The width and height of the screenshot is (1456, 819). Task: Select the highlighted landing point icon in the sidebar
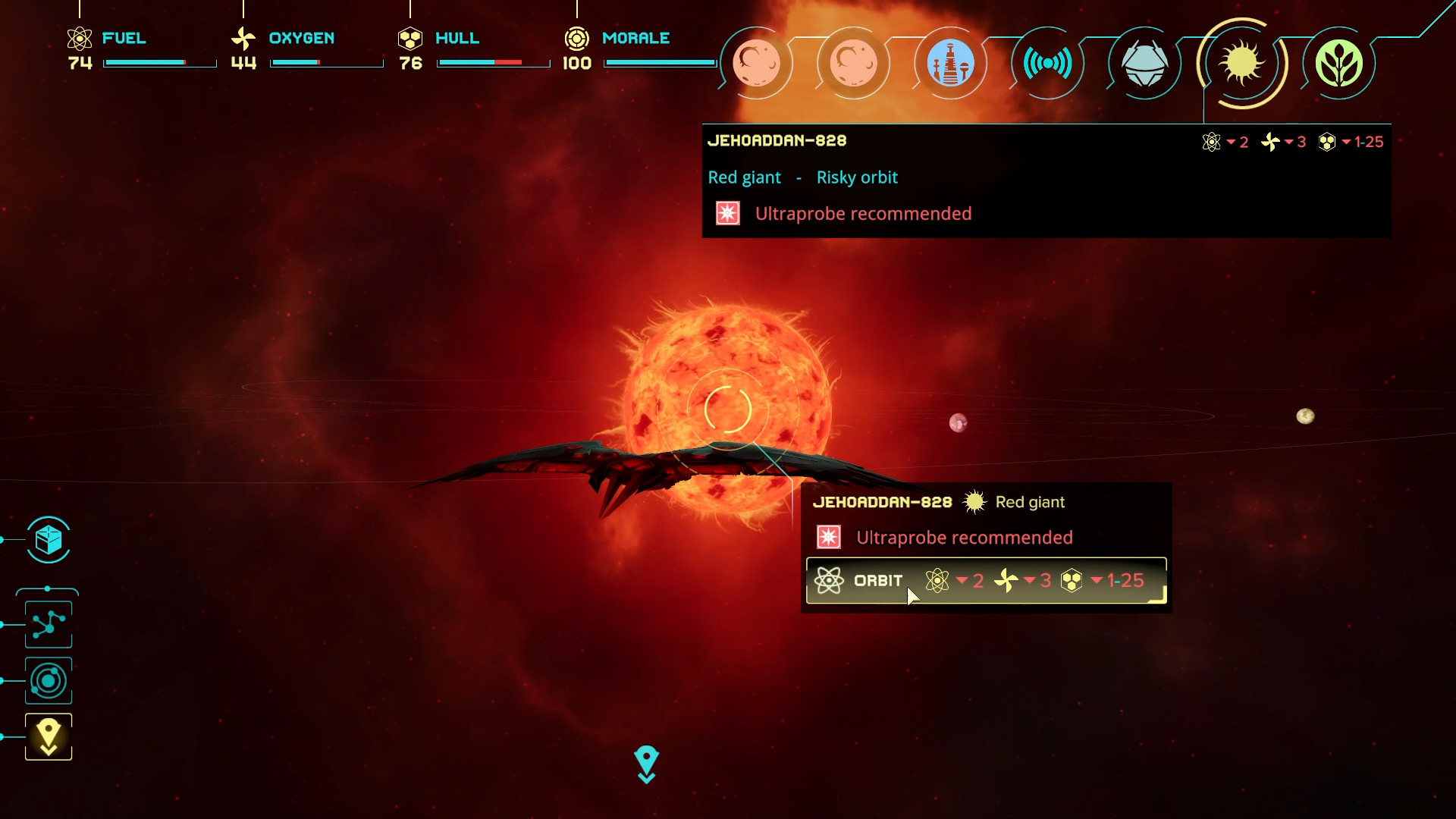click(48, 736)
